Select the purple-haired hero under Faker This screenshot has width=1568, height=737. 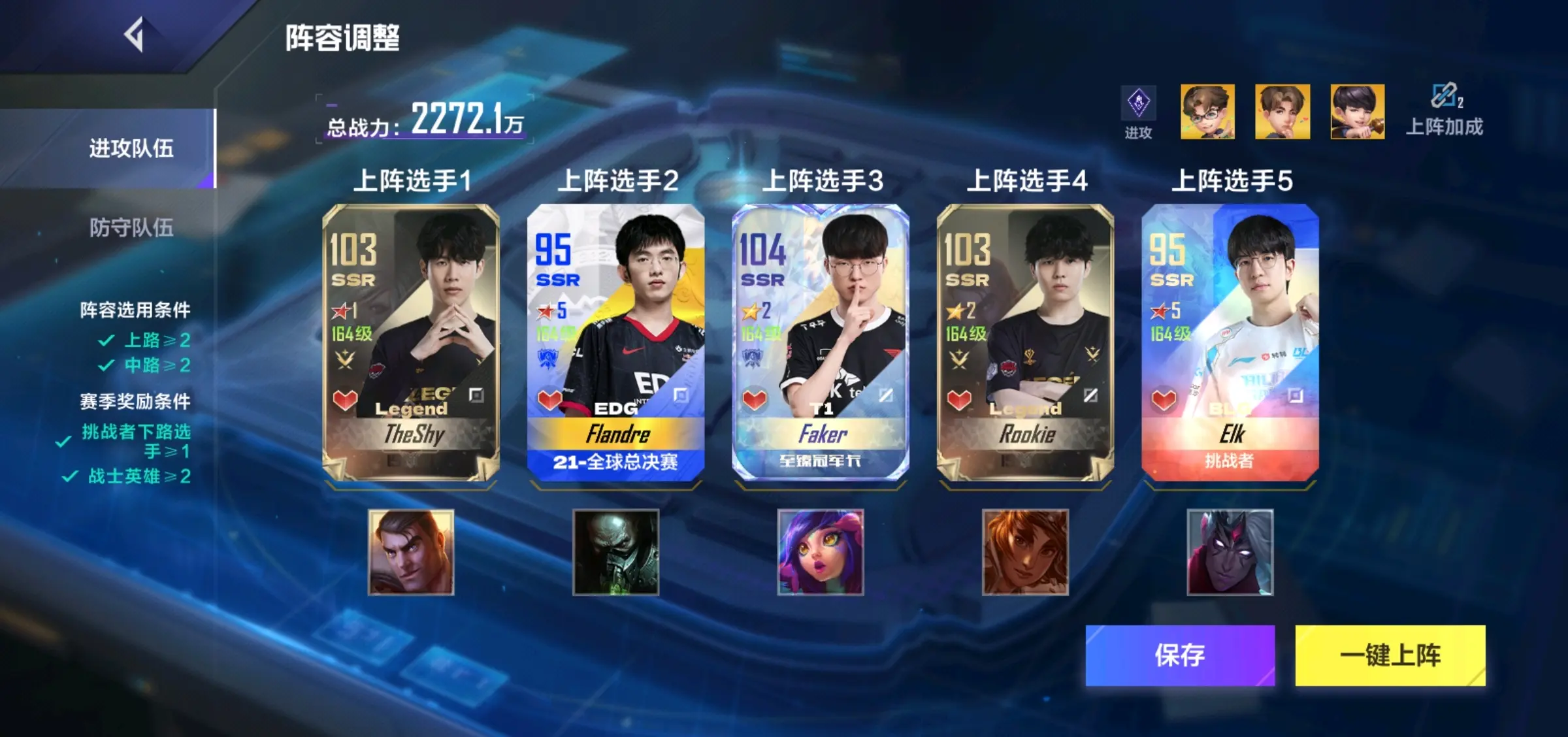[820, 552]
